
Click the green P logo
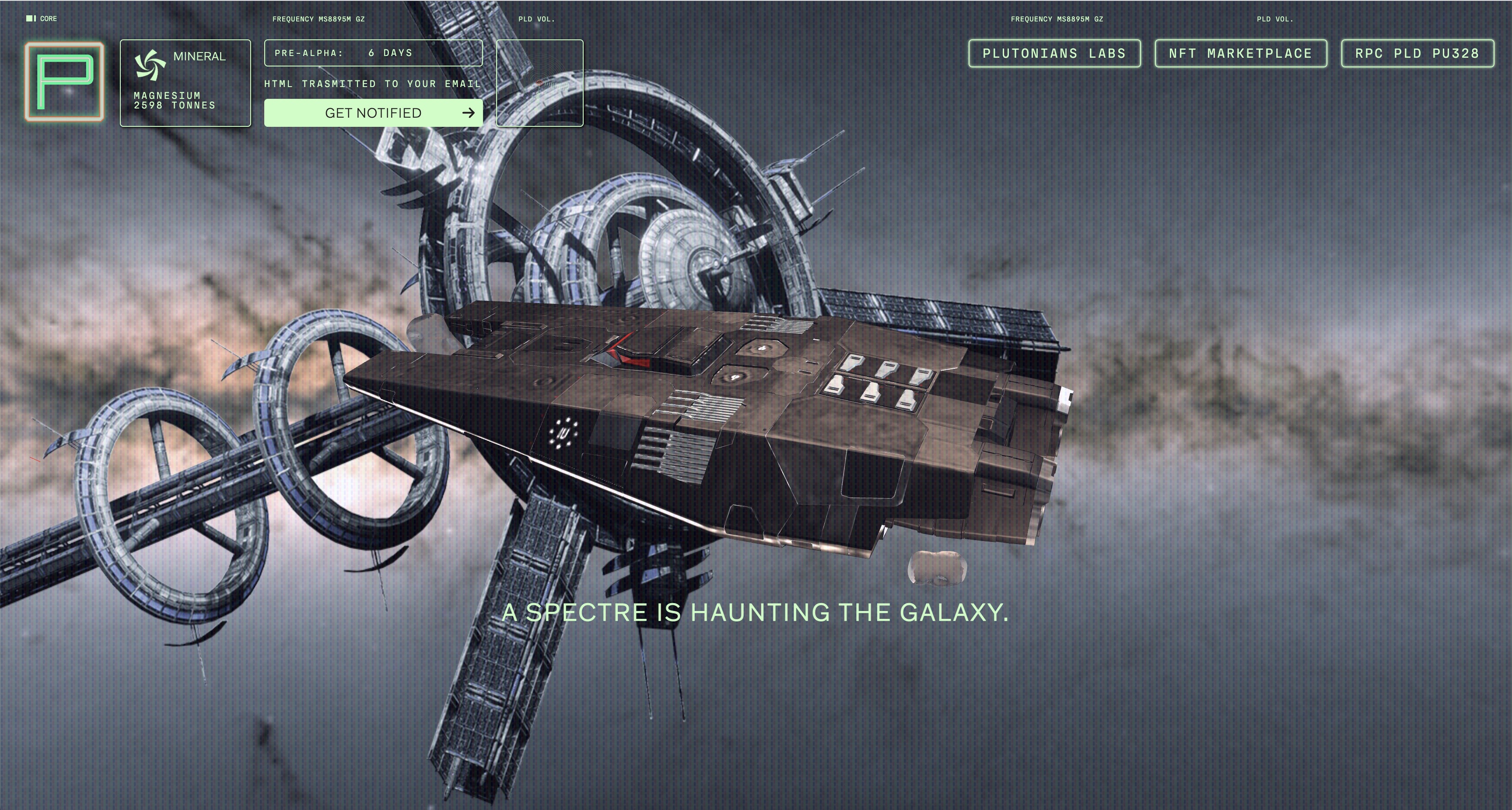coord(65,82)
